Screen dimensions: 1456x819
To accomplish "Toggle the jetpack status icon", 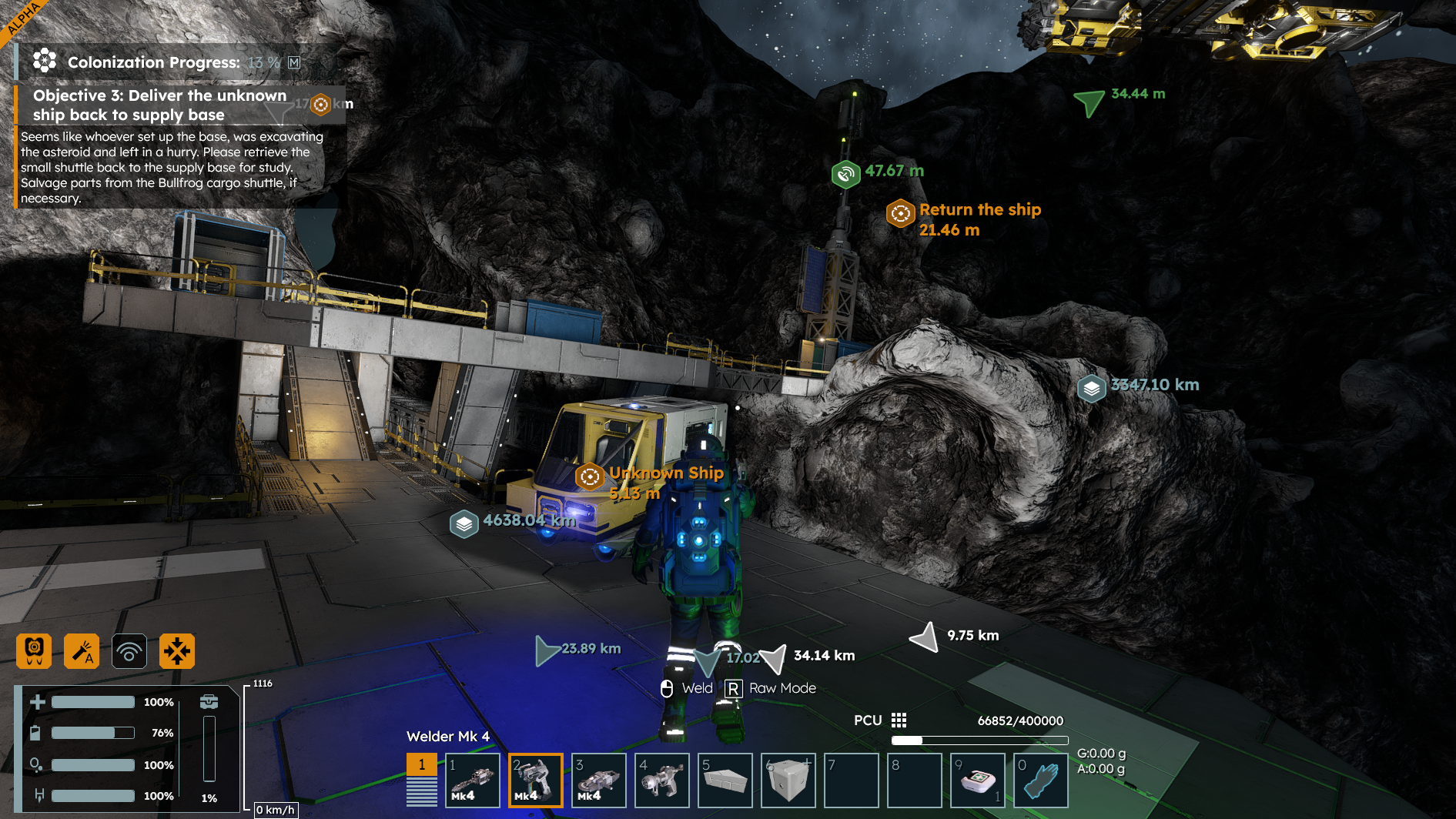I will click(34, 651).
